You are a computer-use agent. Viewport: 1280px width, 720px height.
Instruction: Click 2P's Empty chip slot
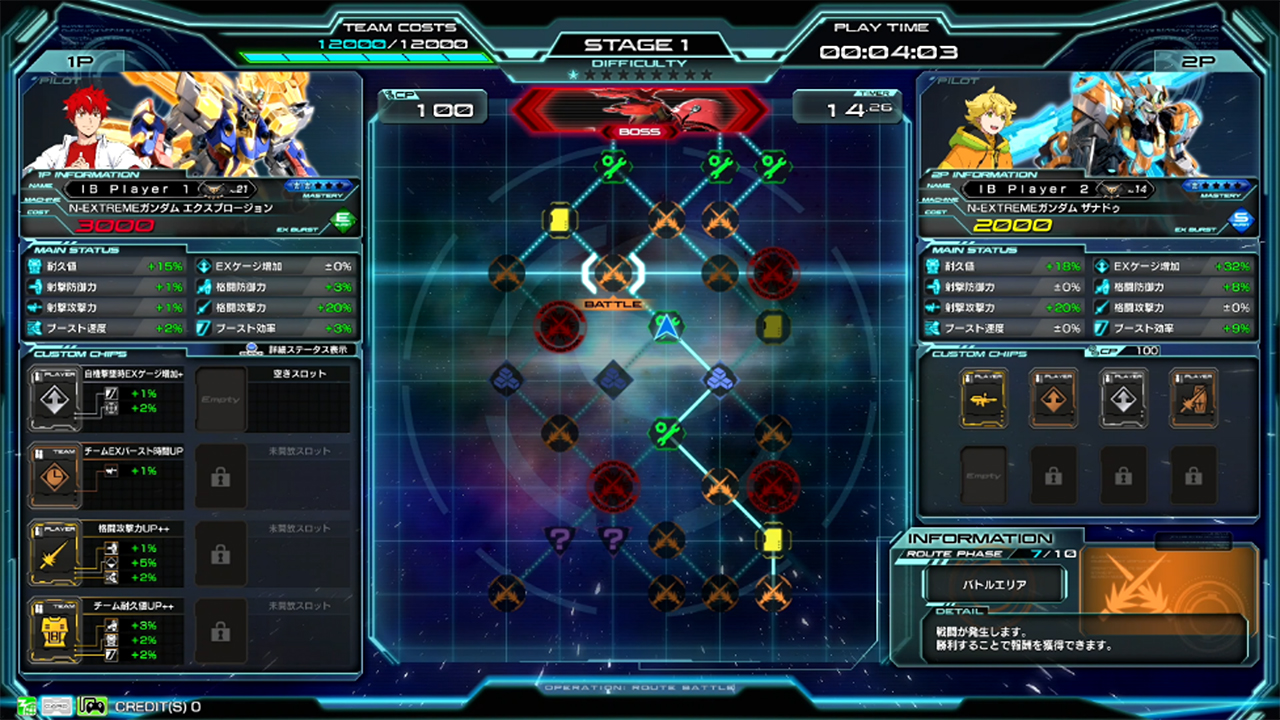coord(984,475)
